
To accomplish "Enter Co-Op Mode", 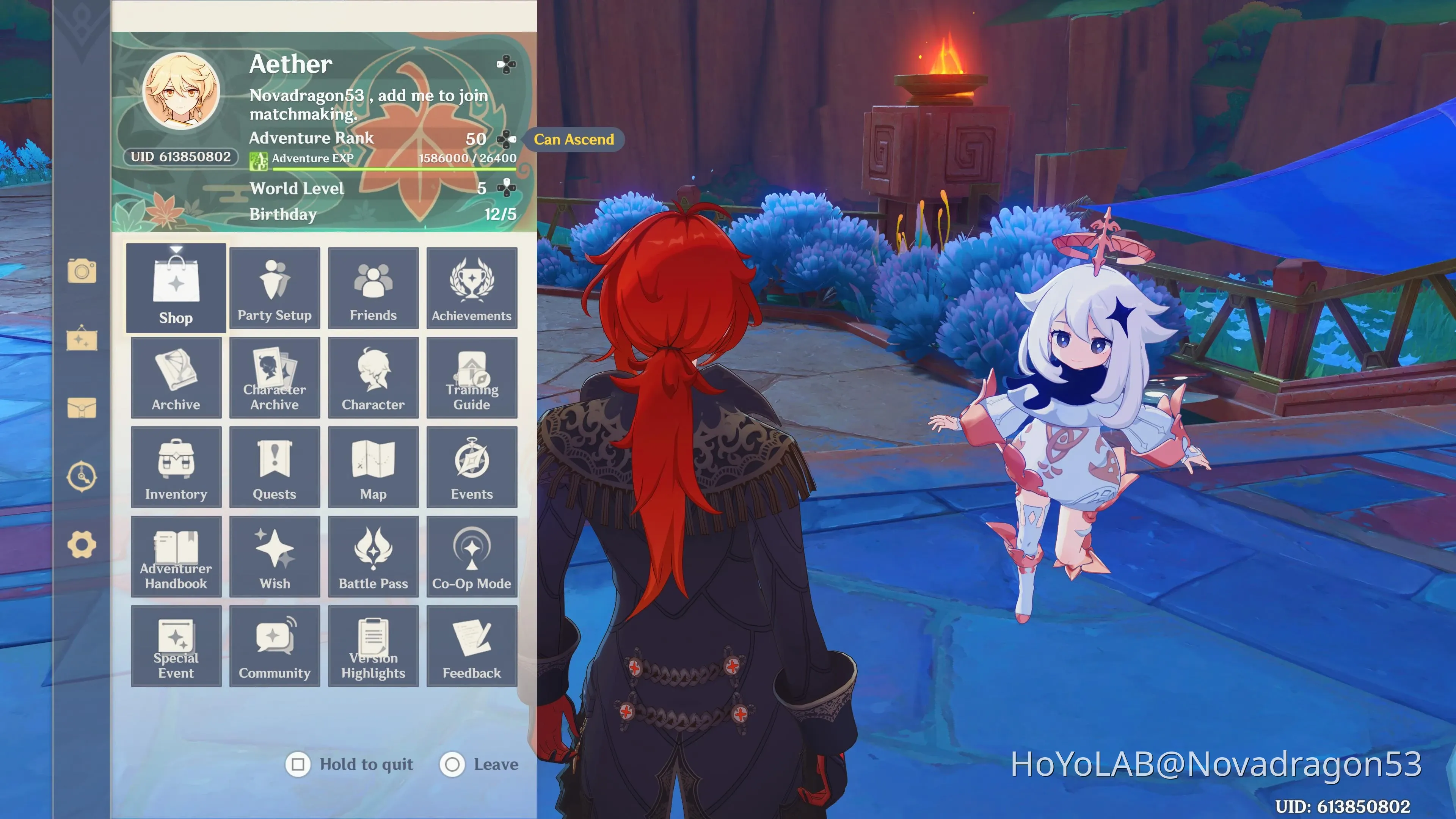I will [x=472, y=557].
